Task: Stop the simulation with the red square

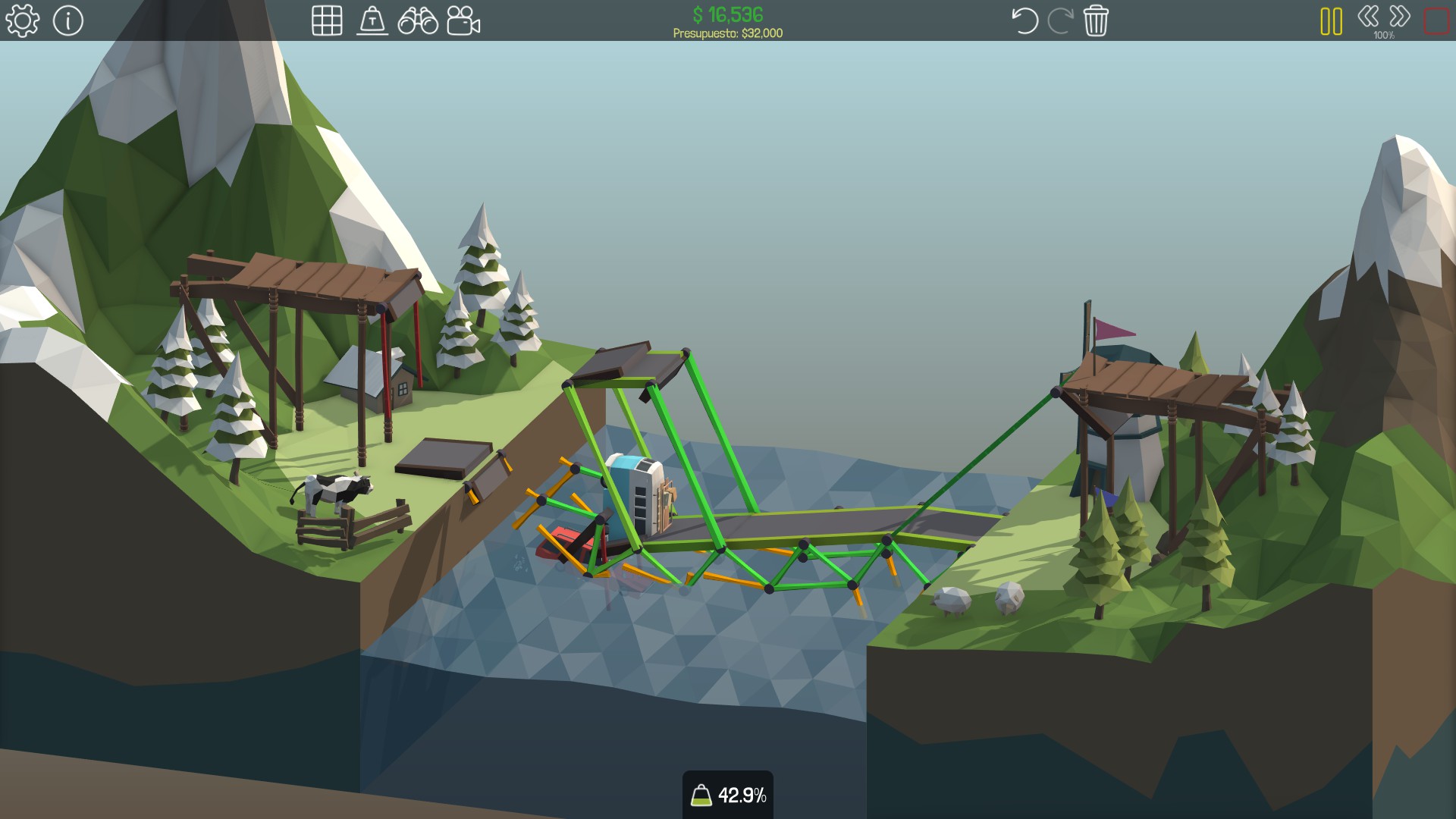Action: (1436, 20)
